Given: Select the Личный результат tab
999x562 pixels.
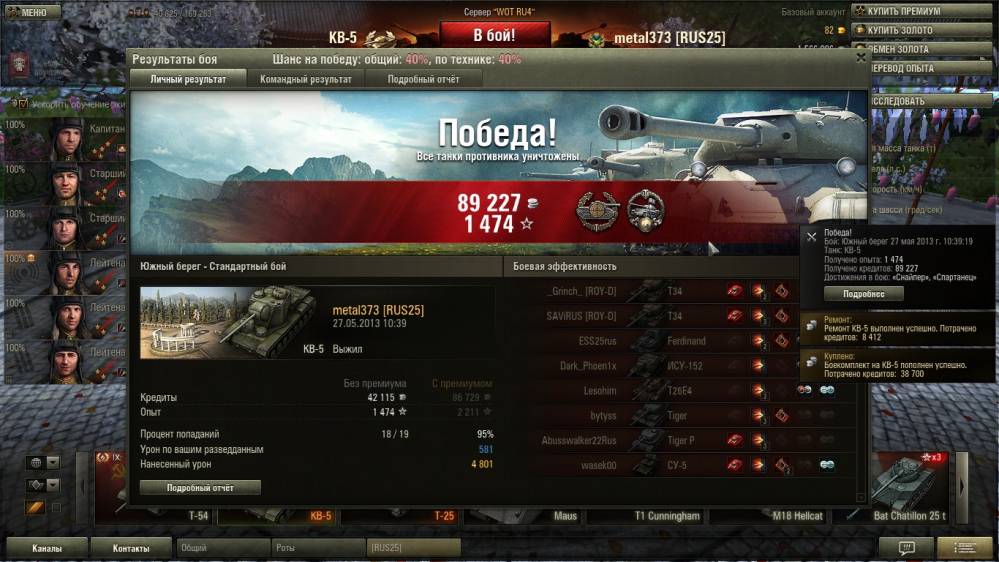Looking at the screenshot, I should pyautogui.click(x=188, y=79).
